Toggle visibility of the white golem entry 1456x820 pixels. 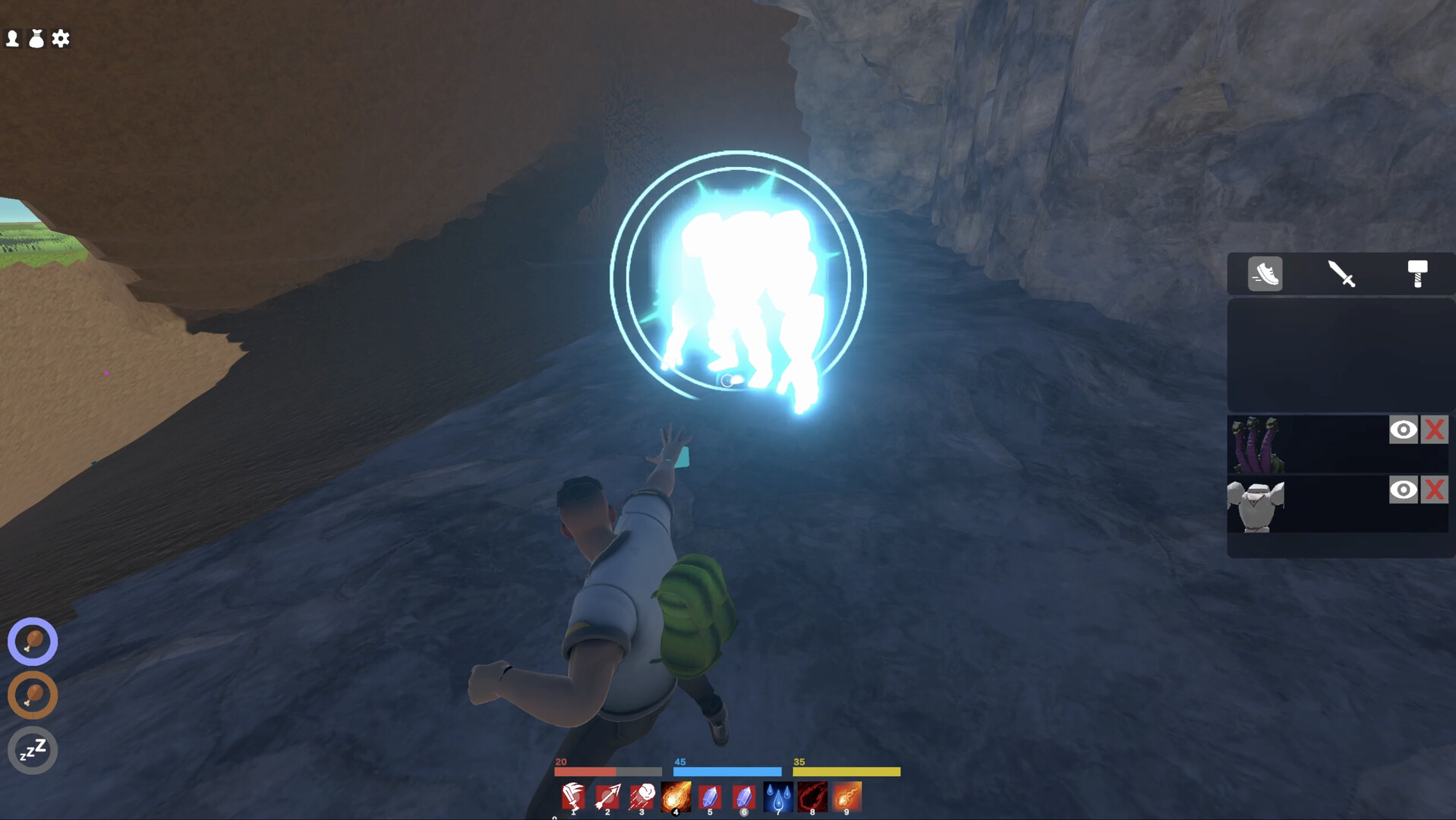tap(1404, 490)
